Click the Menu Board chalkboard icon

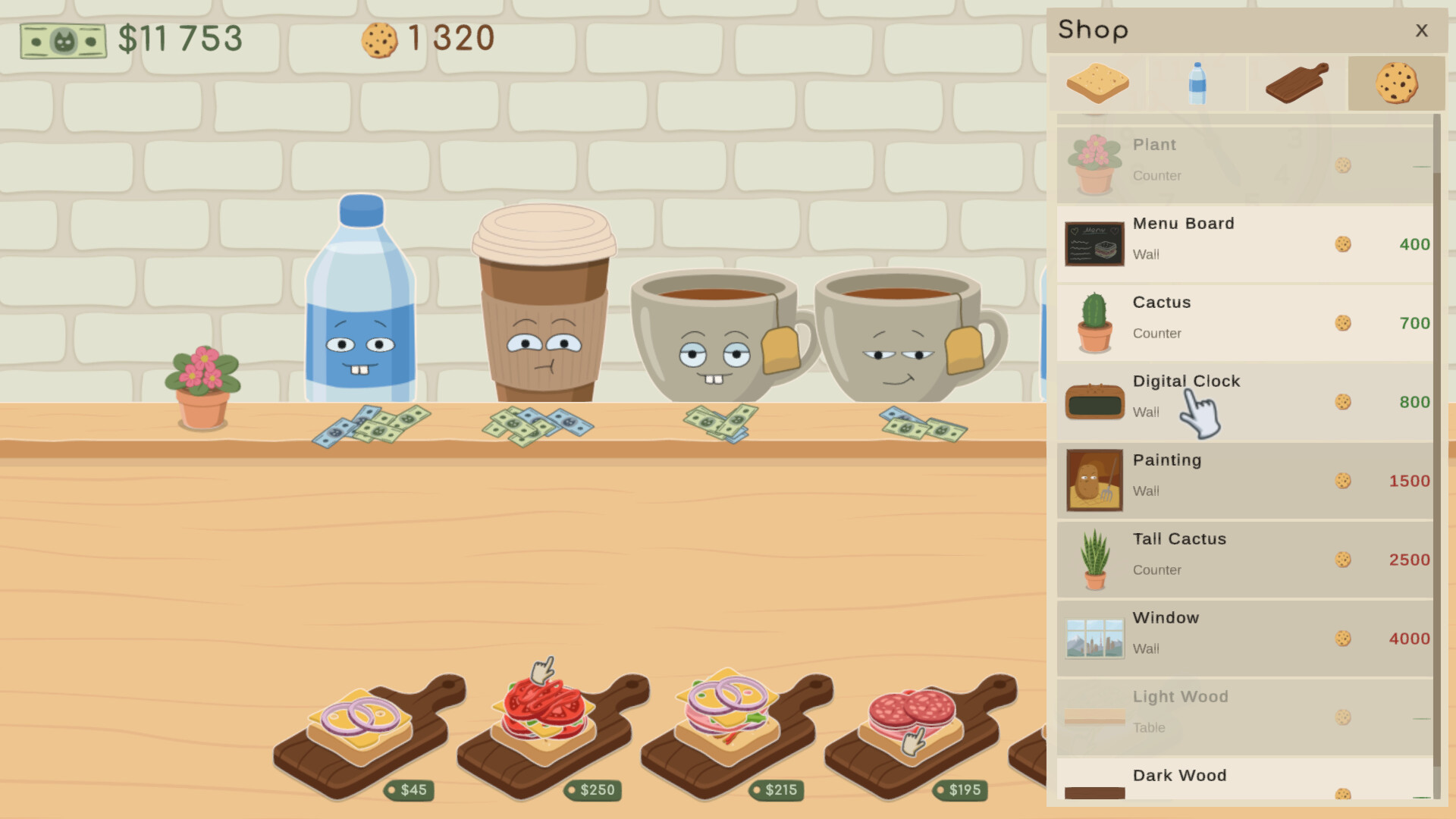tap(1094, 243)
